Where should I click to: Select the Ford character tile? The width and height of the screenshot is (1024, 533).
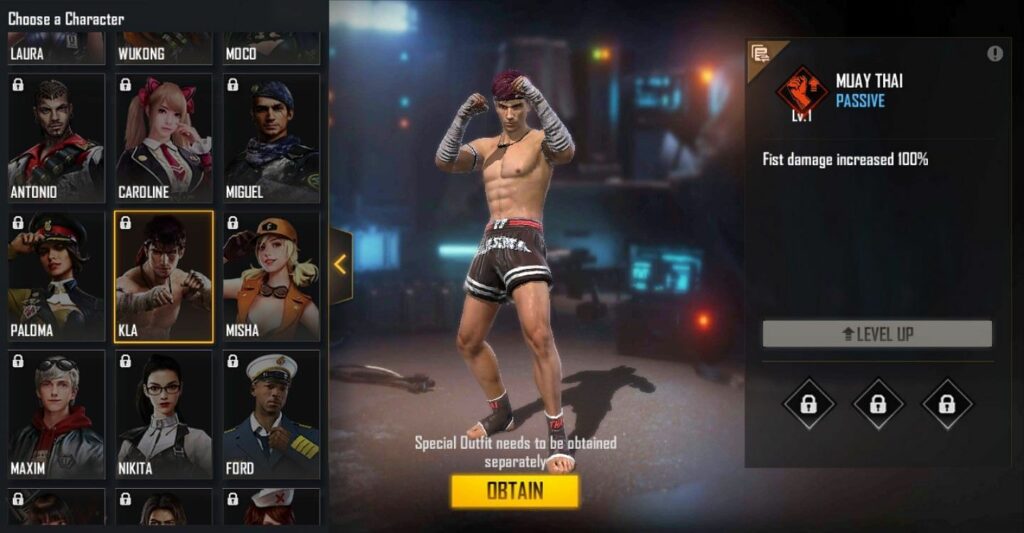(271, 414)
